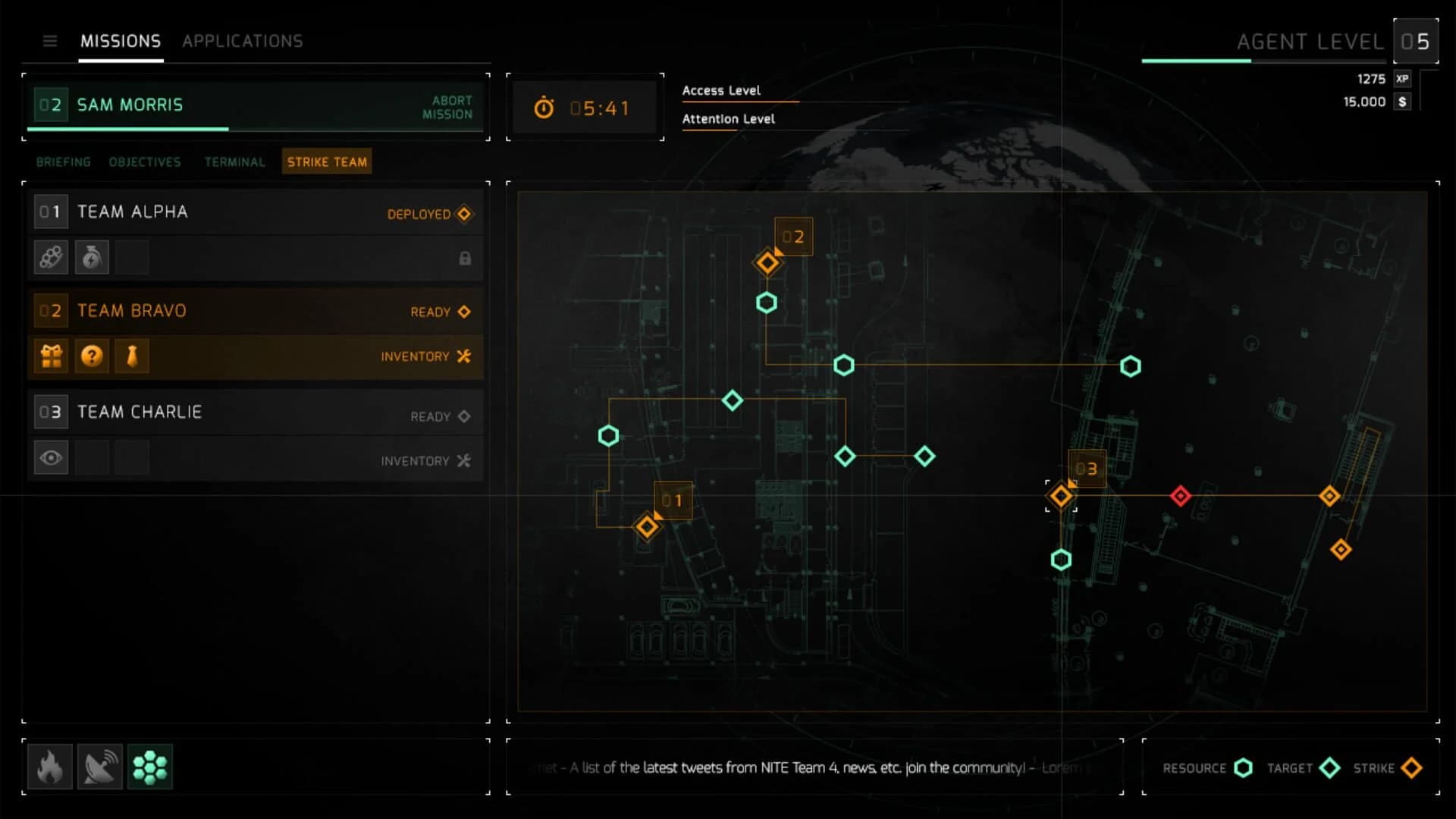
Task: Switch to the APPLICATIONS tab
Action: coord(243,41)
